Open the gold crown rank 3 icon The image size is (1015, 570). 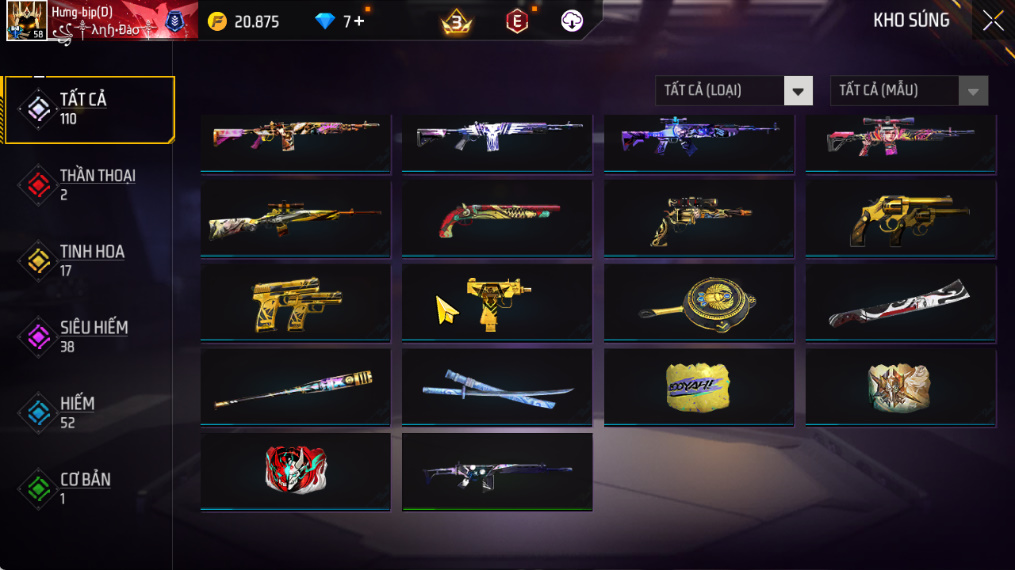457,21
